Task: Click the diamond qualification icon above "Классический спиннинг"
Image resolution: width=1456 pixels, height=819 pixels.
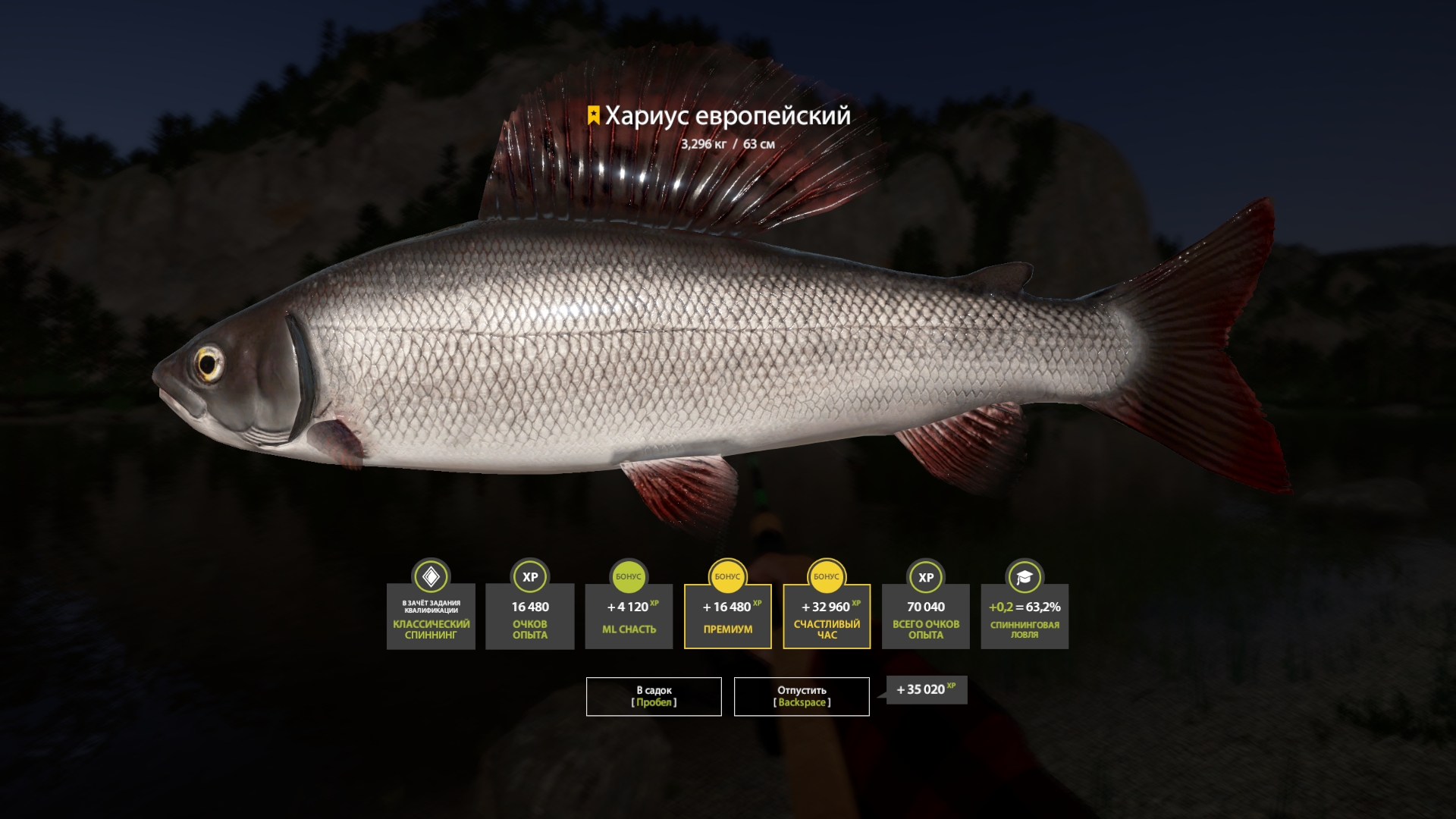Action: pos(430,578)
